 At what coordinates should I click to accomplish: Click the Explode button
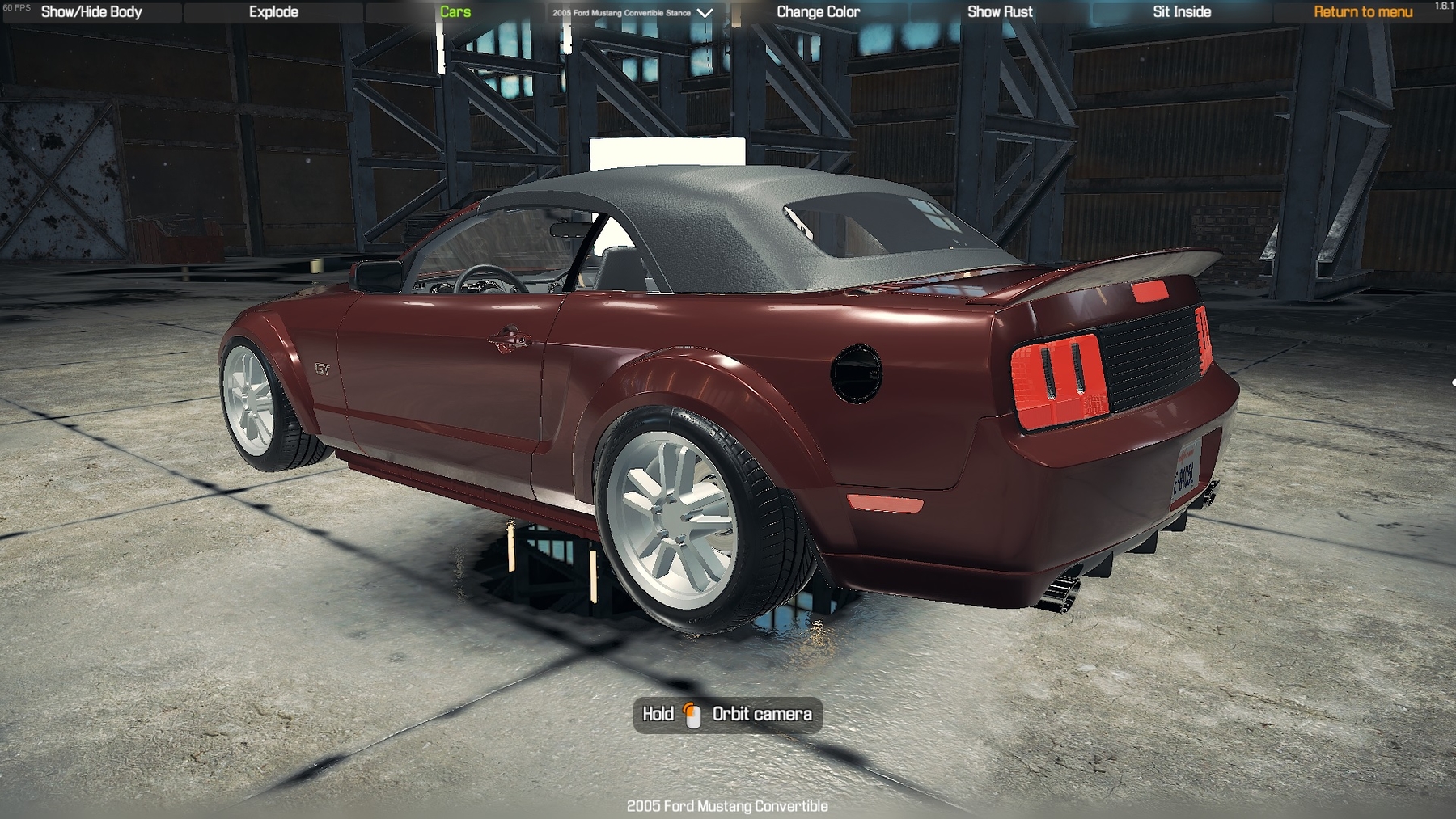(x=273, y=12)
